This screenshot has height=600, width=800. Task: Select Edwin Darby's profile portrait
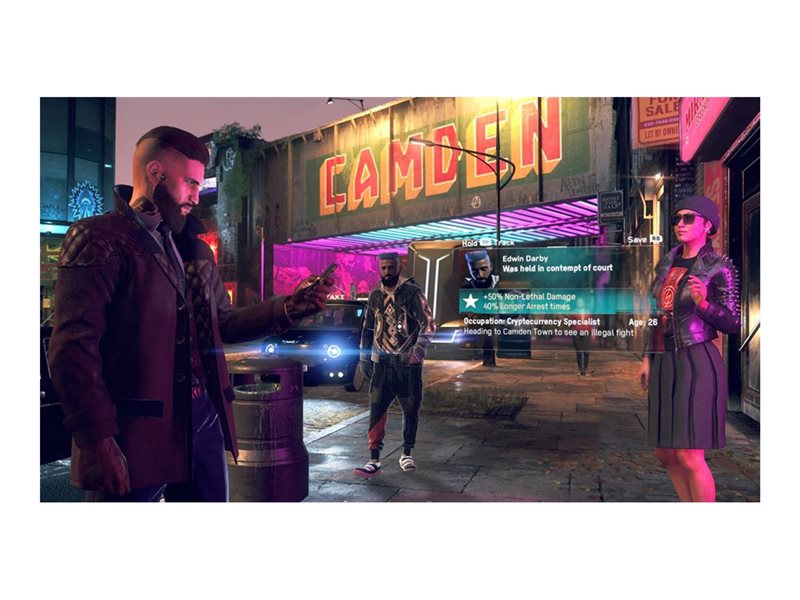pyautogui.click(x=479, y=267)
